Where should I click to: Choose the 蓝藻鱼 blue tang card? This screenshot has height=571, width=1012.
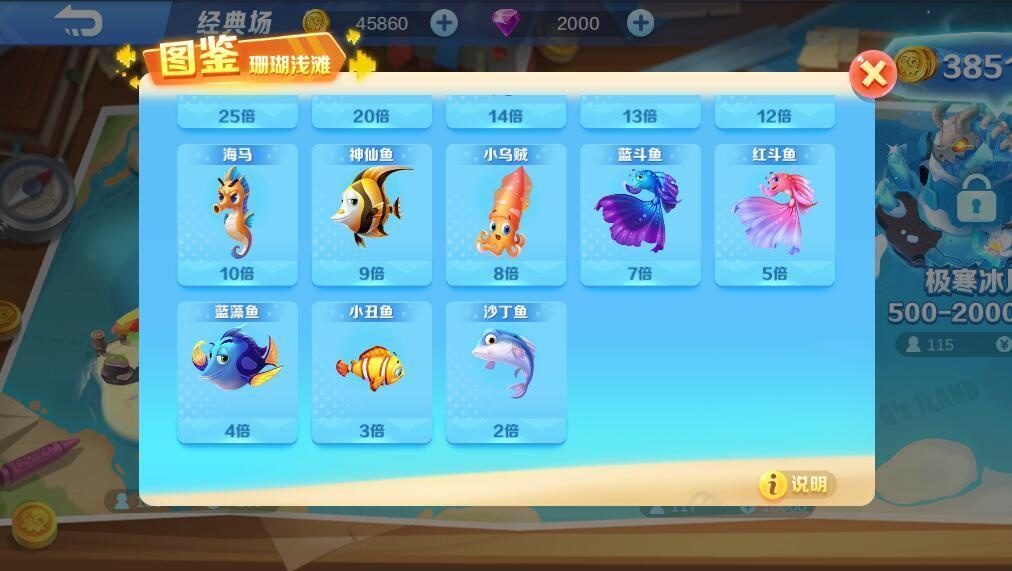(x=237, y=371)
